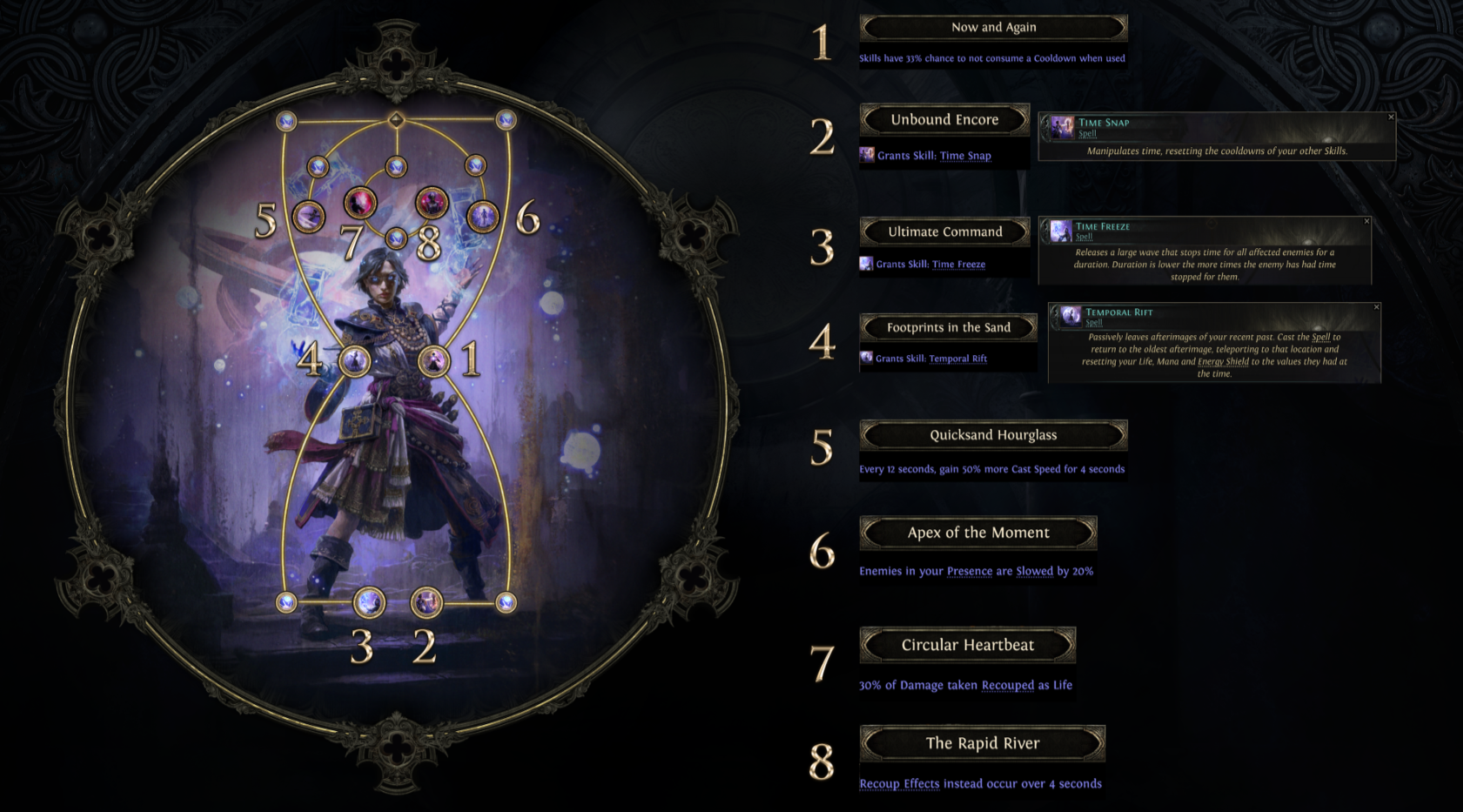Click the Energy Shield keyword in Temporal Rift tooltip
The image size is (1463, 812).
[x=1223, y=361]
